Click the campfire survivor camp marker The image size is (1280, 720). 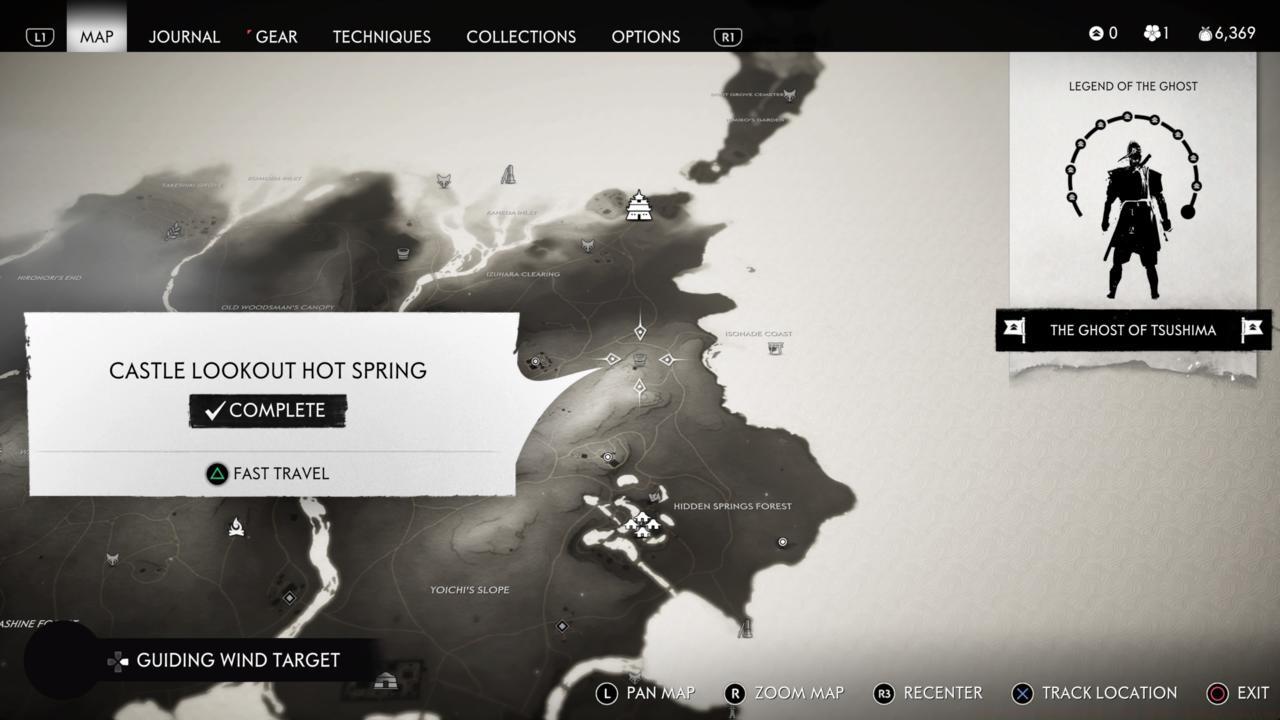point(236,526)
